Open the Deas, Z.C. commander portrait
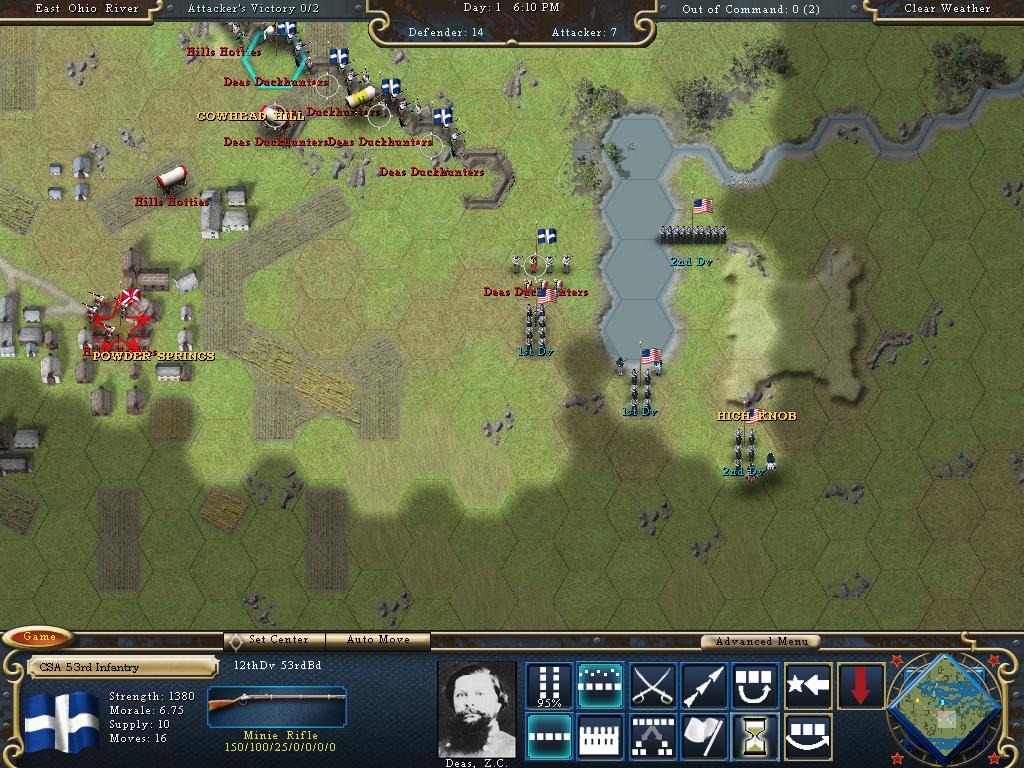This screenshot has width=1024, height=768. click(476, 708)
